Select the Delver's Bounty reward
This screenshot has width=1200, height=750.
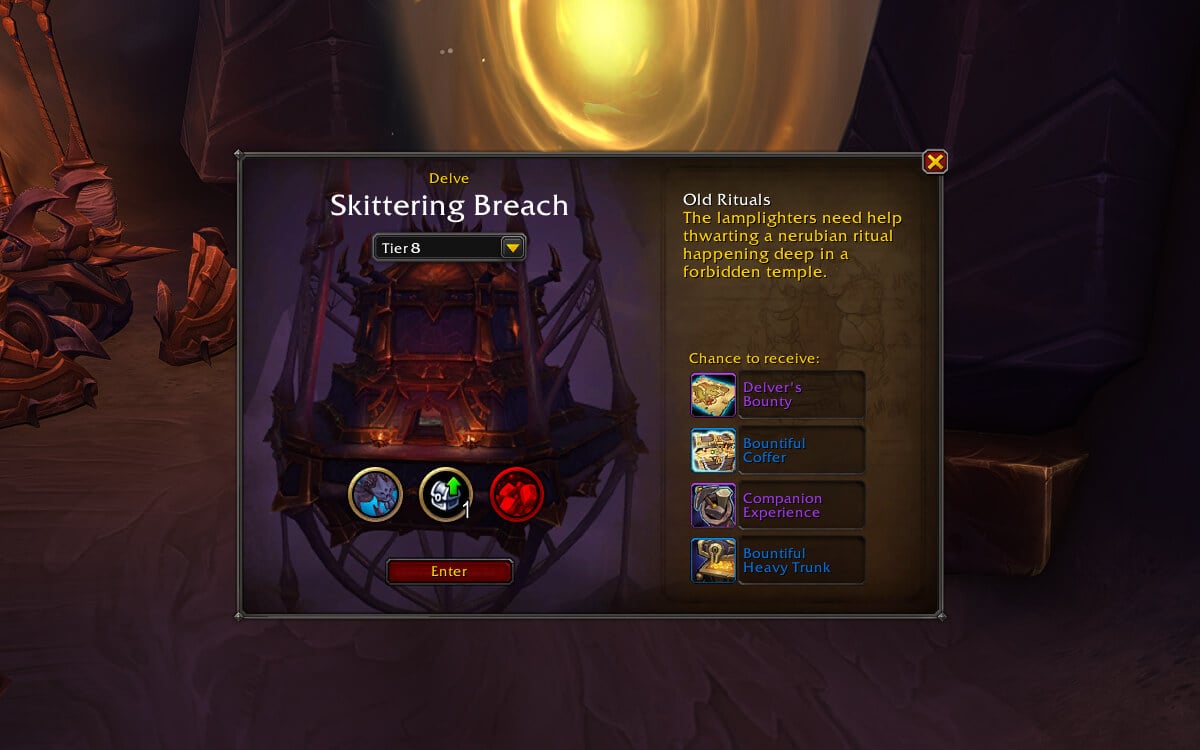tap(714, 395)
